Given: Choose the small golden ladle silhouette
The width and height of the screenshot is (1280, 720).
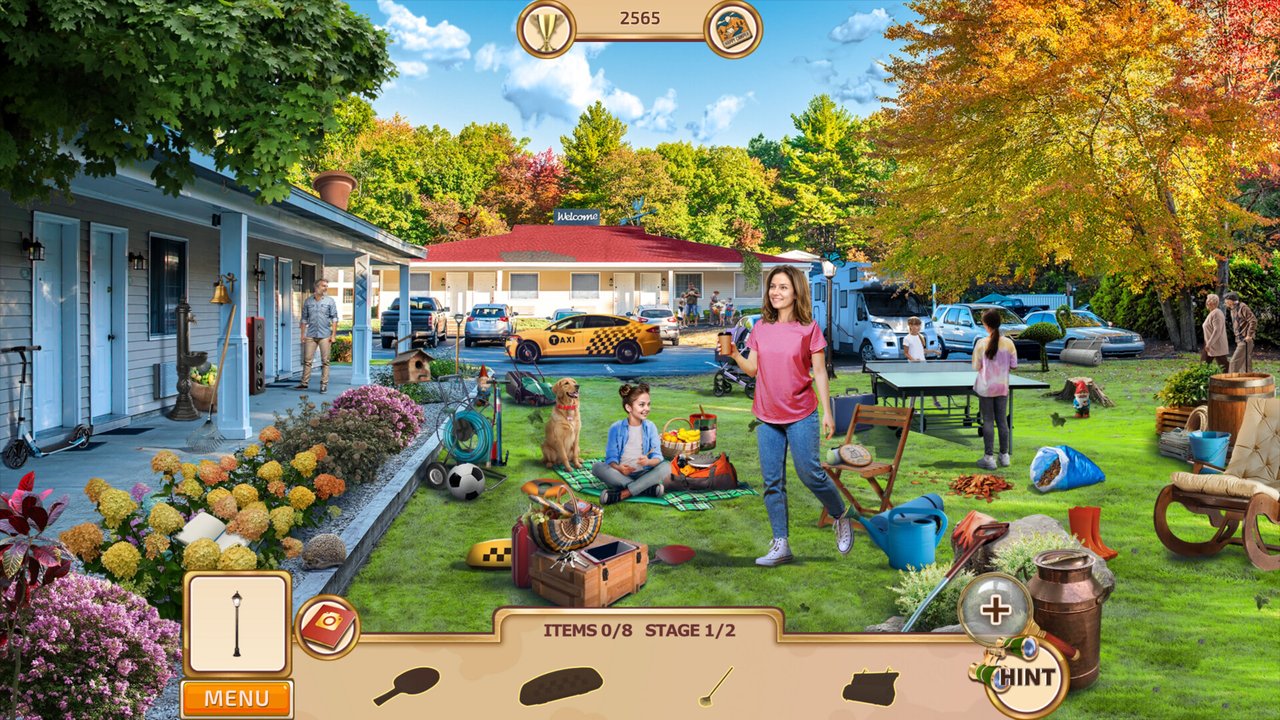Looking at the screenshot, I should point(715,686).
